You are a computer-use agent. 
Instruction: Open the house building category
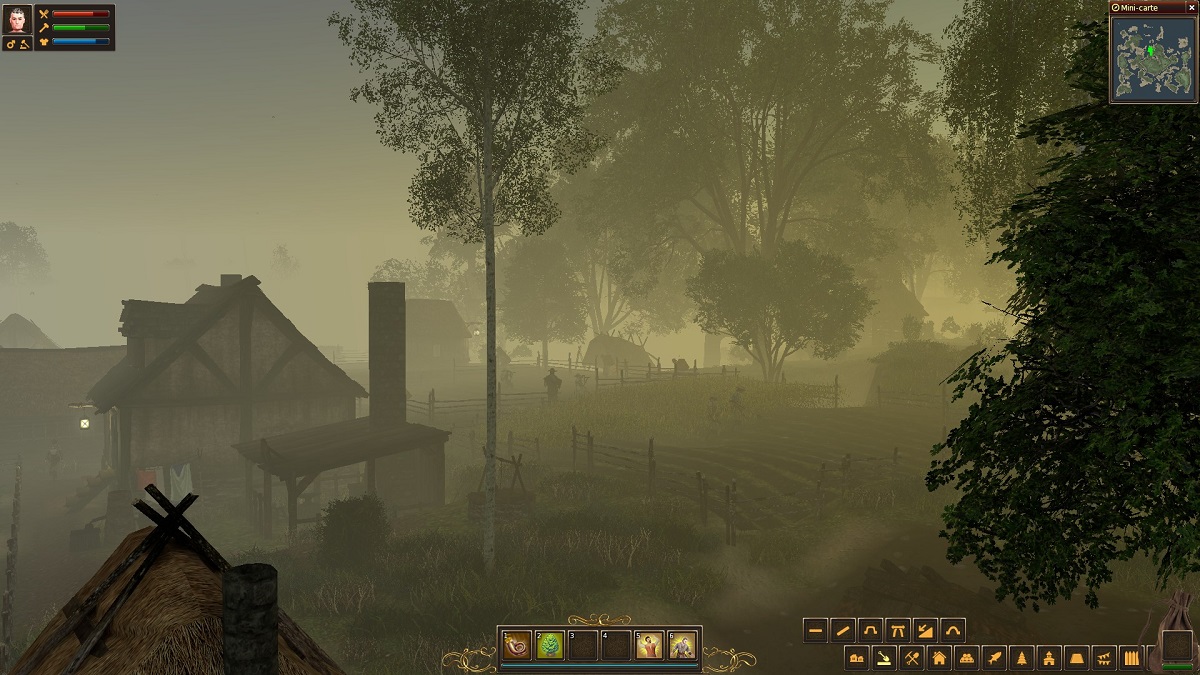click(939, 658)
